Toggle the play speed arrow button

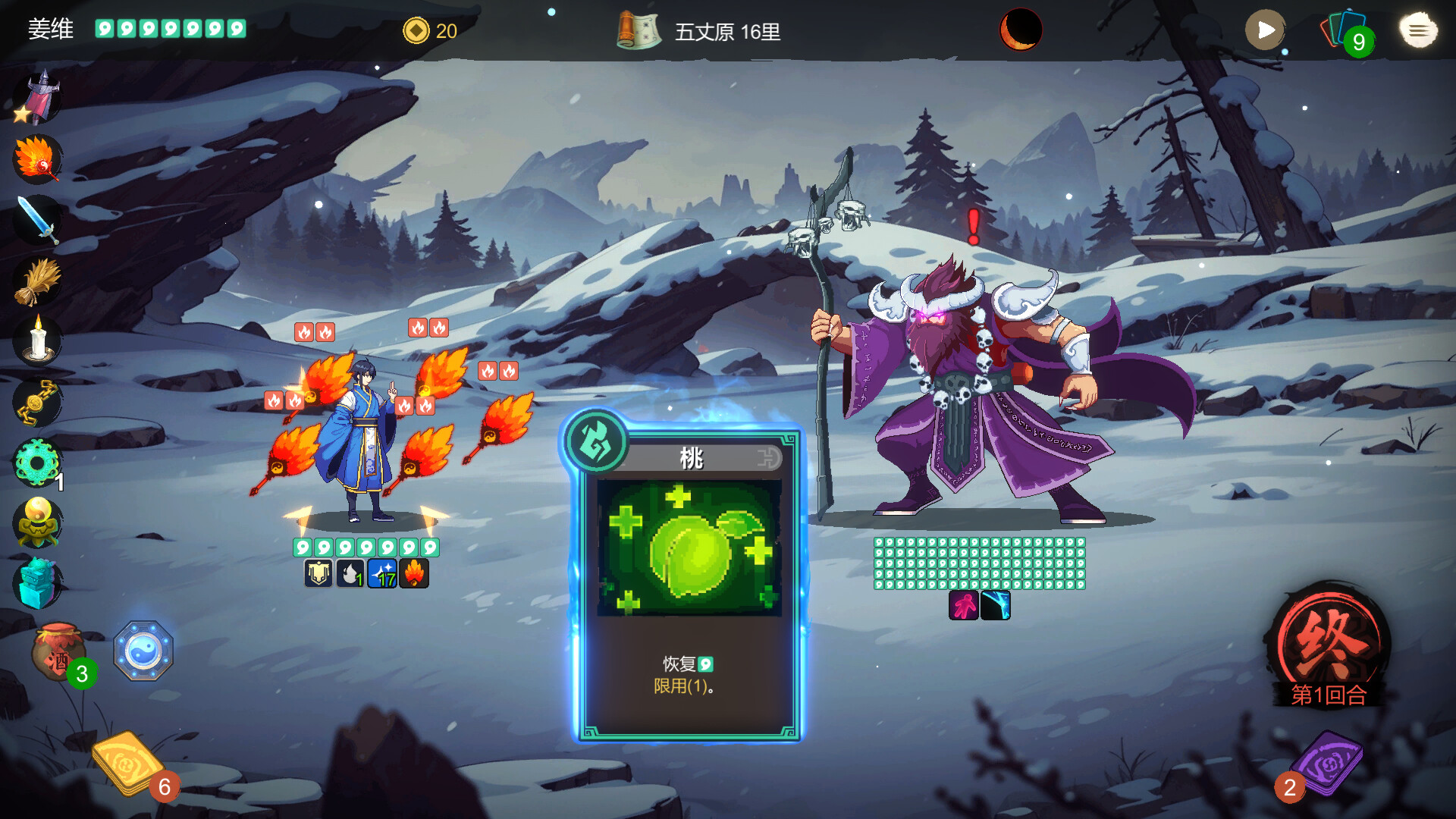[x=1265, y=30]
